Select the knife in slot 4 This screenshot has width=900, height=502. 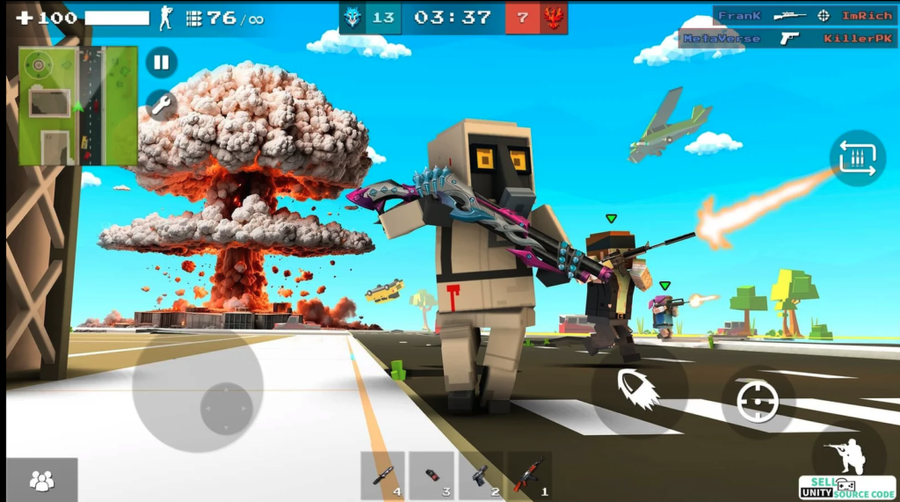click(383, 476)
